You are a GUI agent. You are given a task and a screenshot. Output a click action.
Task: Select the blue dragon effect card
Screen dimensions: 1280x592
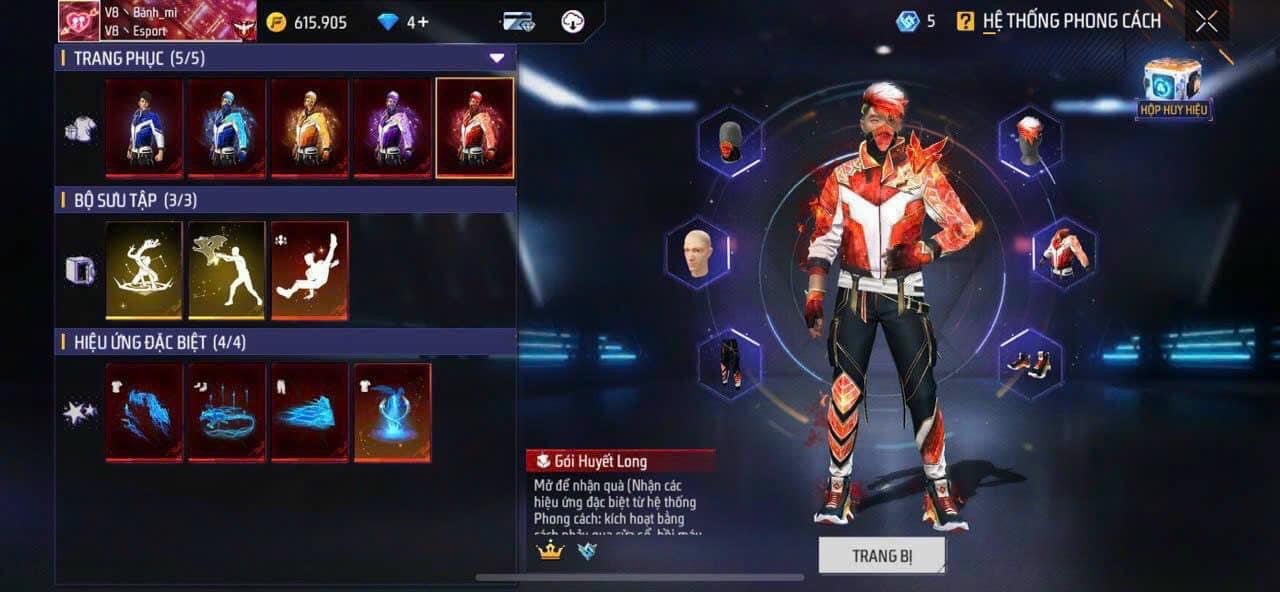click(144, 412)
